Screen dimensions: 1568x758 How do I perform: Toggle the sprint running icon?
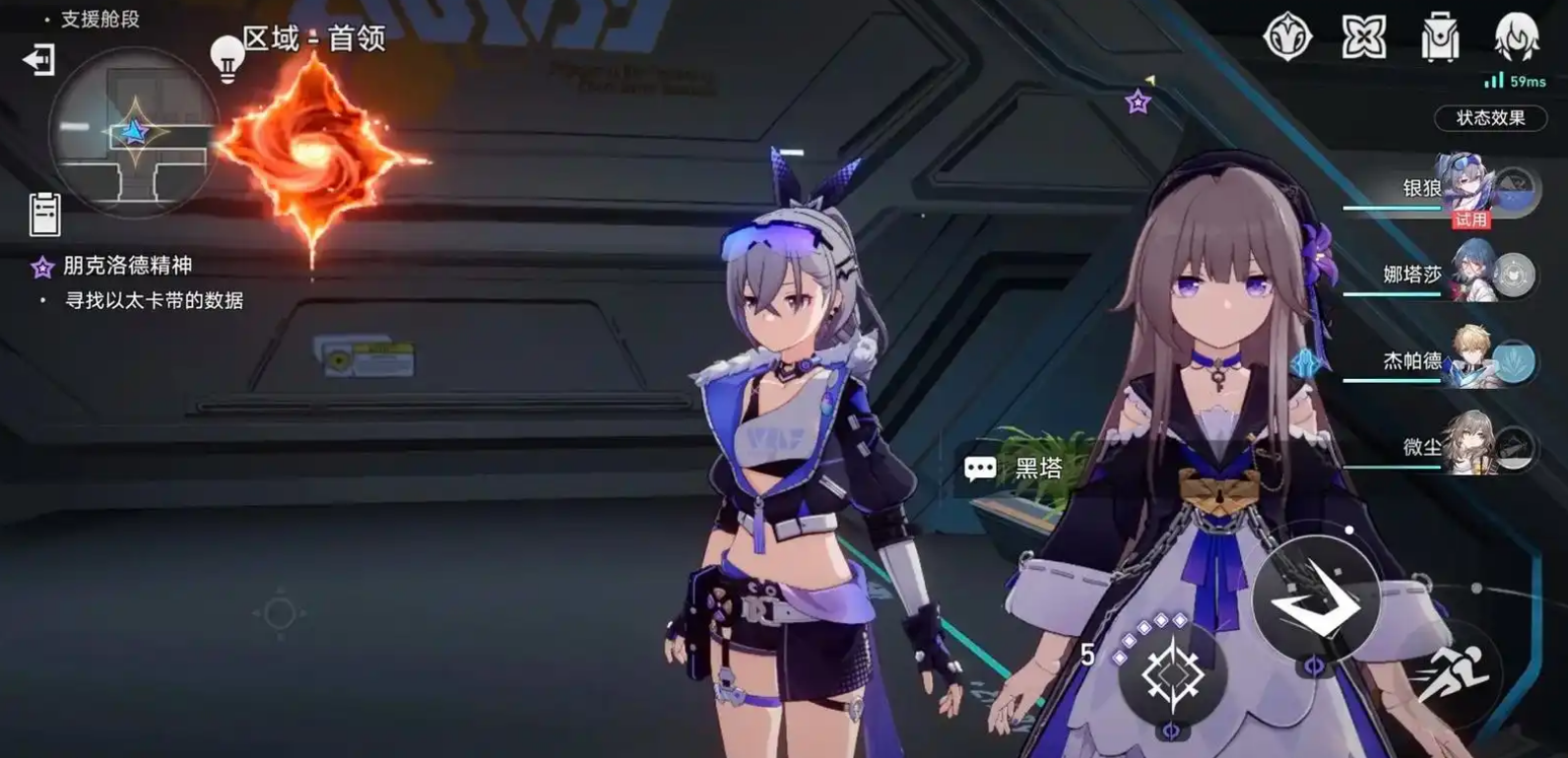1451,676
